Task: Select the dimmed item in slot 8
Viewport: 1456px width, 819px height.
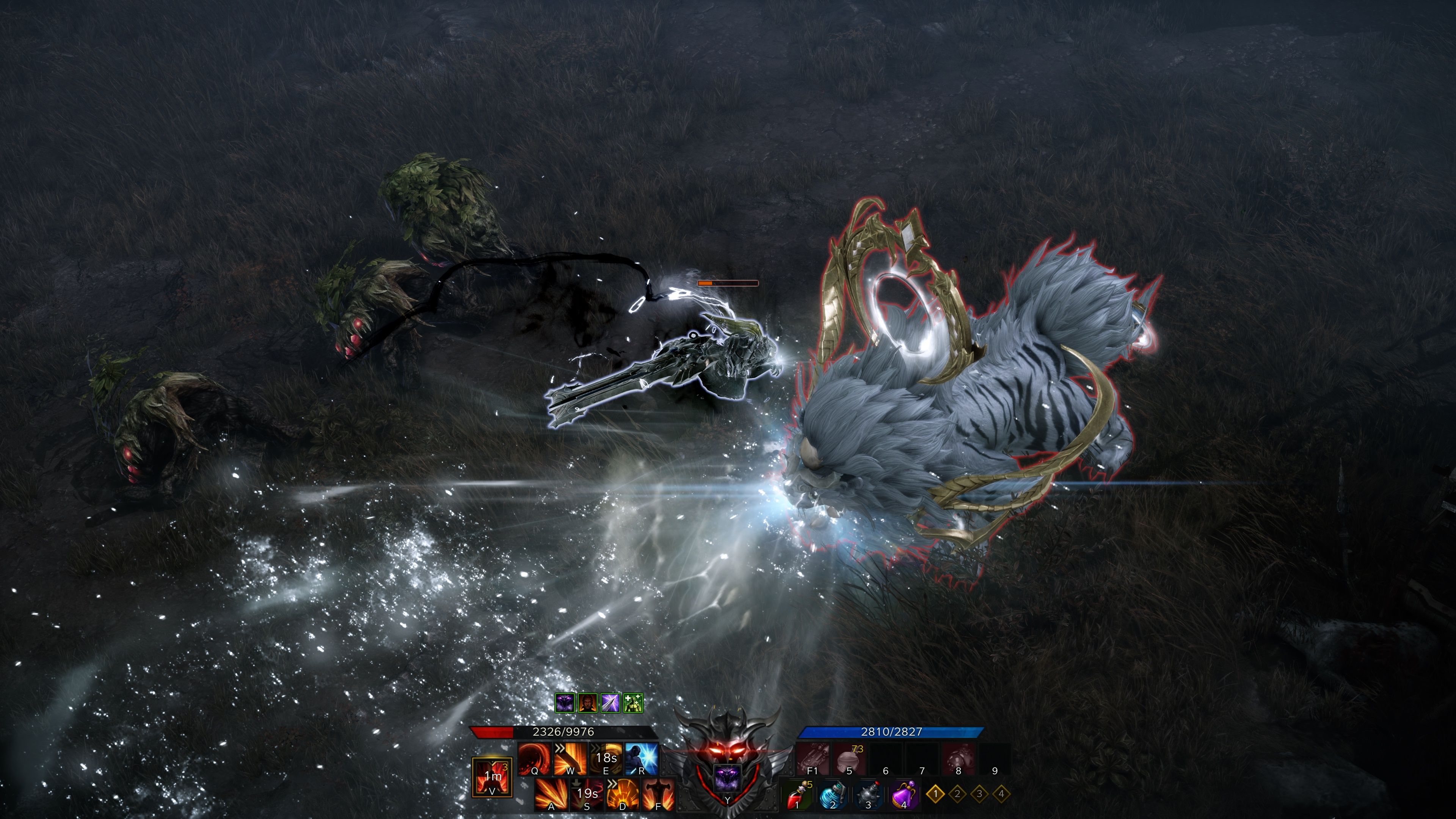Action: click(x=958, y=759)
